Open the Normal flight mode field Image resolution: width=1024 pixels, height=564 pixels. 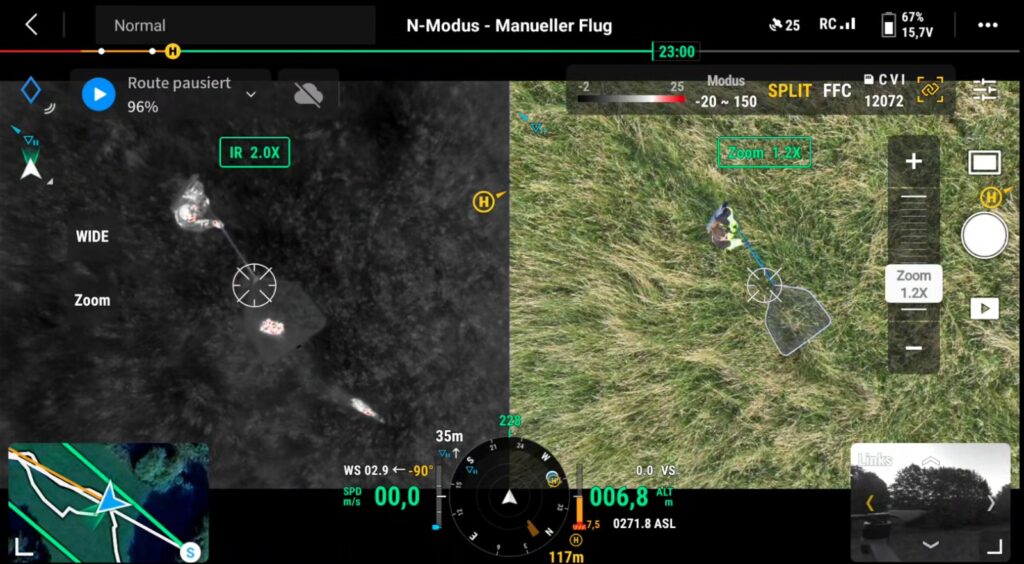(235, 25)
